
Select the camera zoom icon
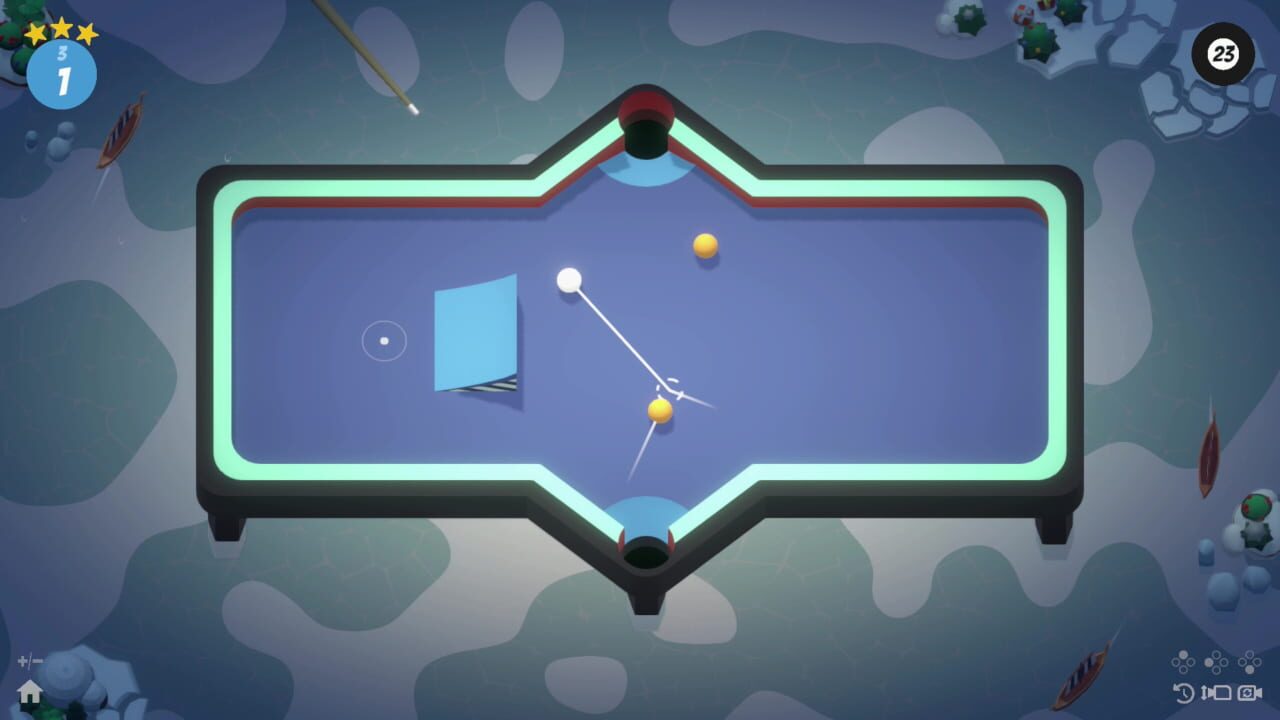[x=1217, y=693]
